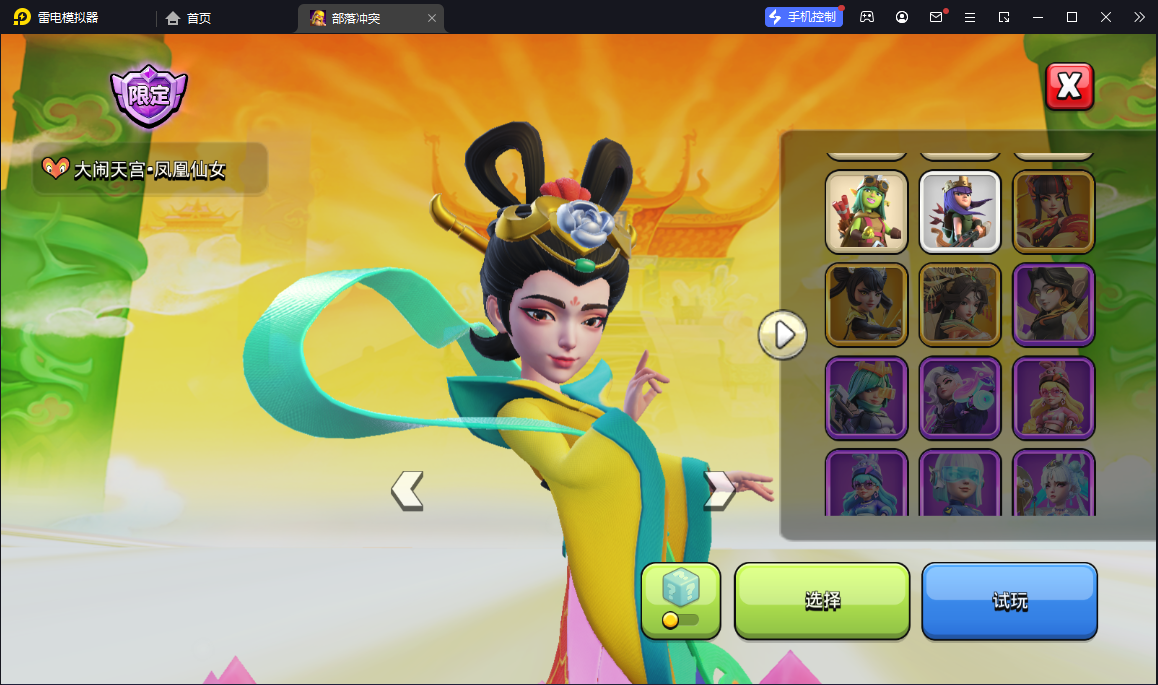Select the teal-haired visor gunner skin thumbnail
Screen dimensions: 1158x685
866,398
